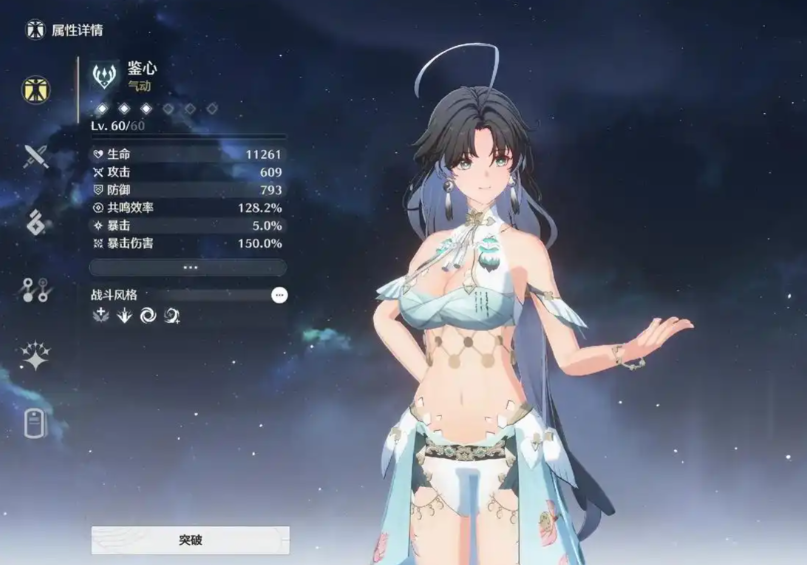
Task: Select the swirl combat style icon
Action: (x=148, y=316)
